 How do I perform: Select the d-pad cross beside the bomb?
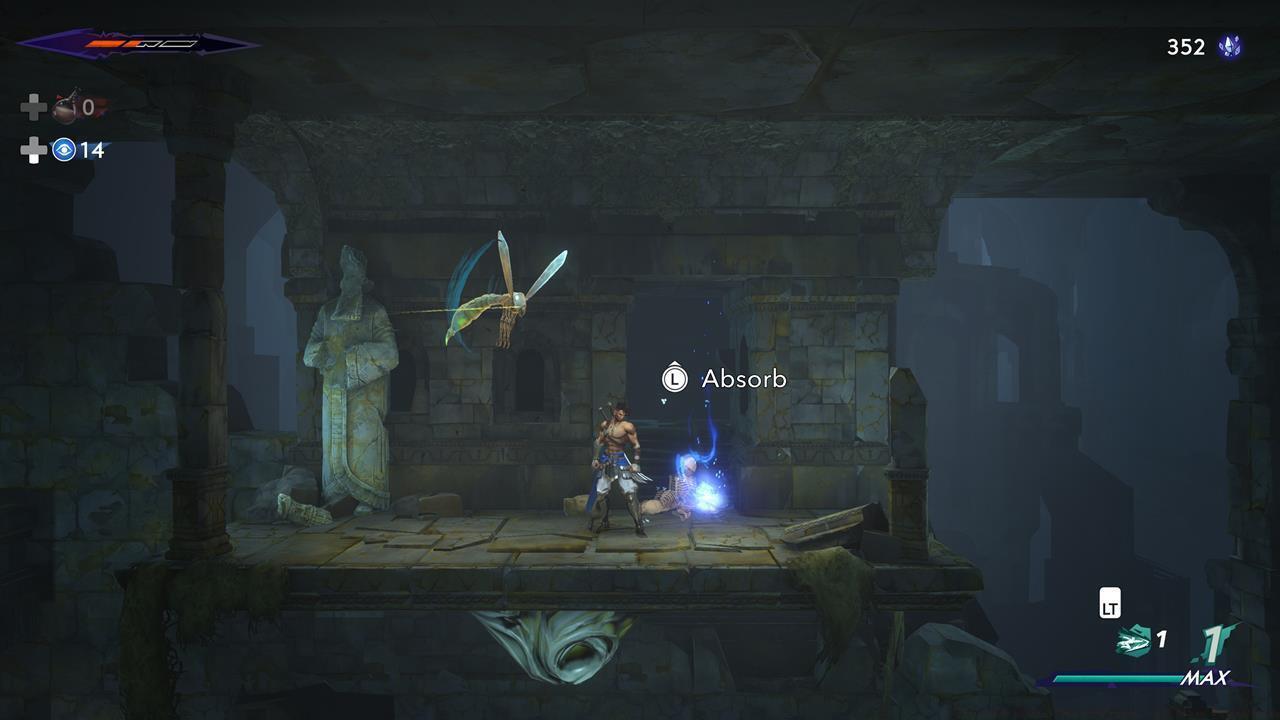click(33, 105)
